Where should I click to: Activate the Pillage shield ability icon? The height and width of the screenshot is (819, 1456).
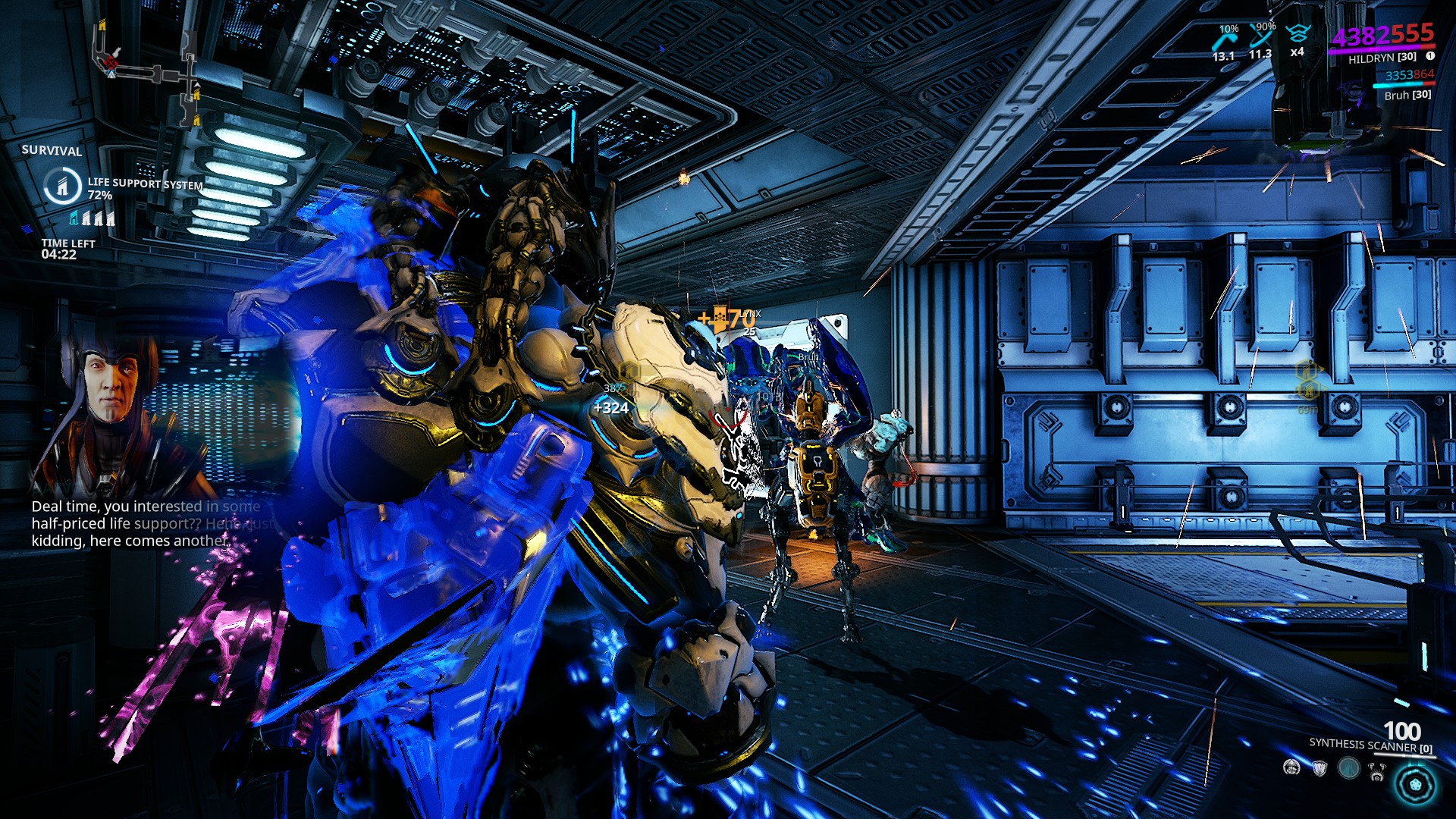tap(1320, 770)
